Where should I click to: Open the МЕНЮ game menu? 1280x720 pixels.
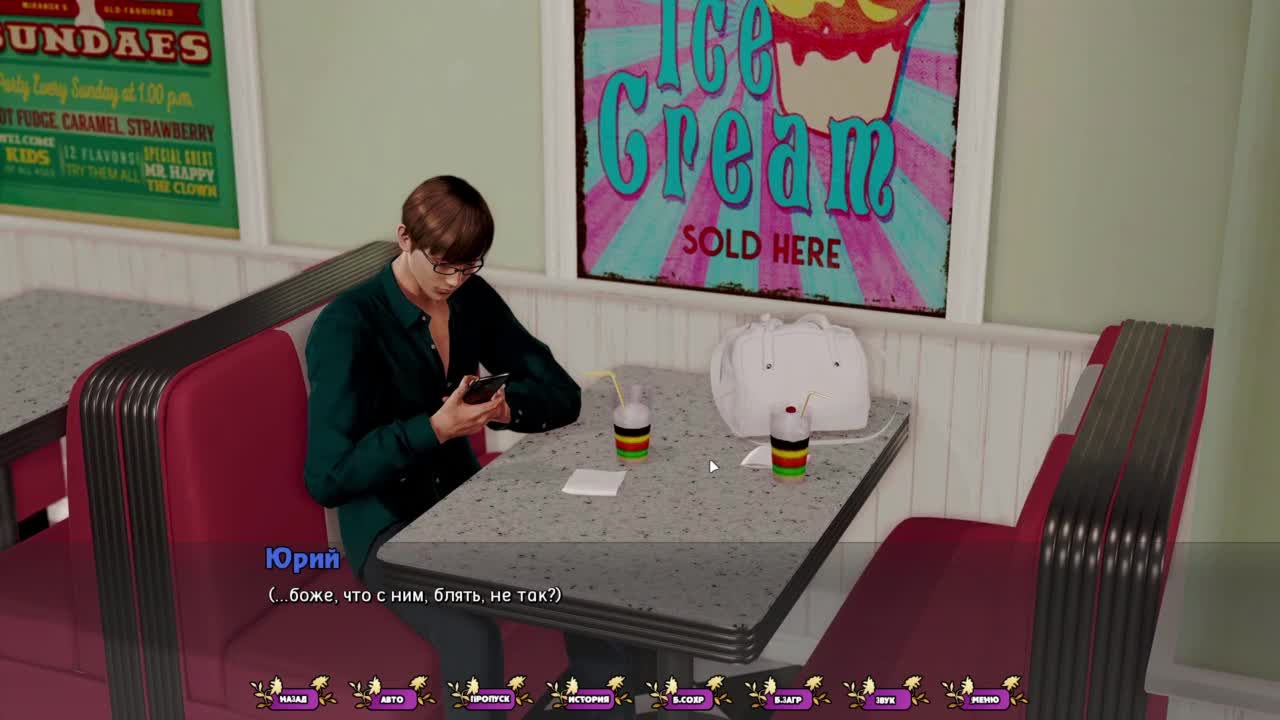pos(984,698)
